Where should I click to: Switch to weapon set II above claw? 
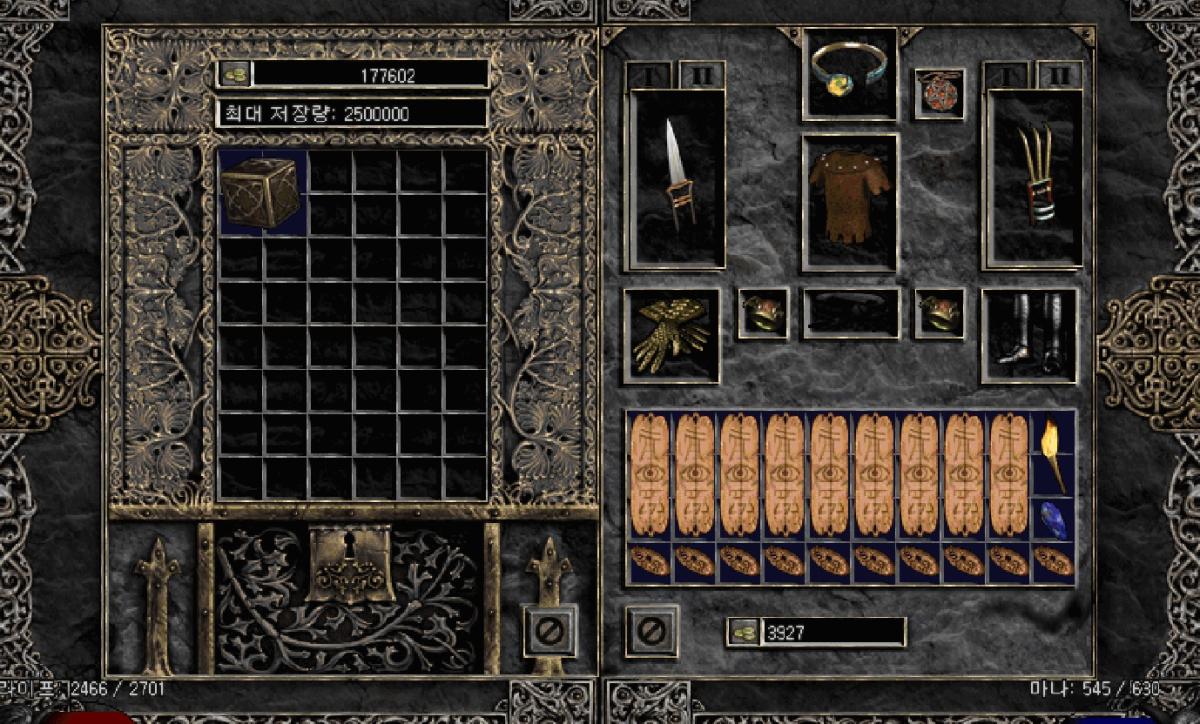click(x=1059, y=75)
